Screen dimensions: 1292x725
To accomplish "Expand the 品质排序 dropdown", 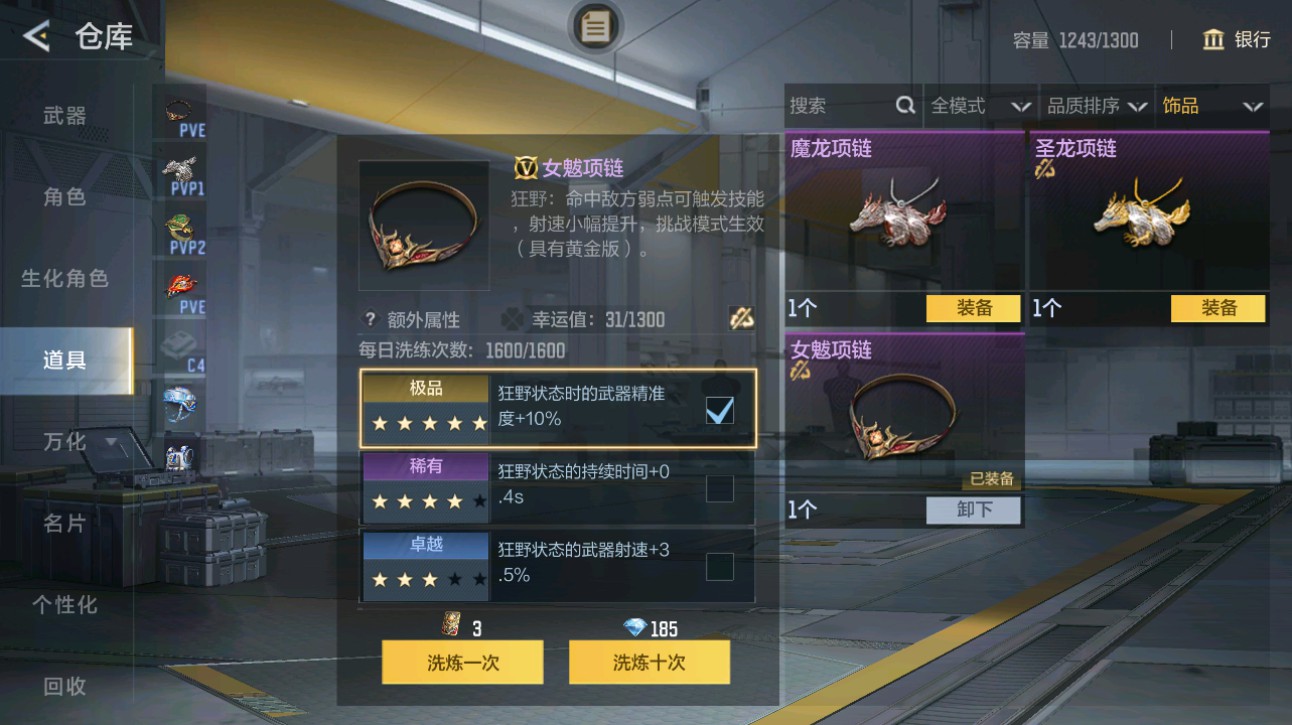I will [1095, 104].
